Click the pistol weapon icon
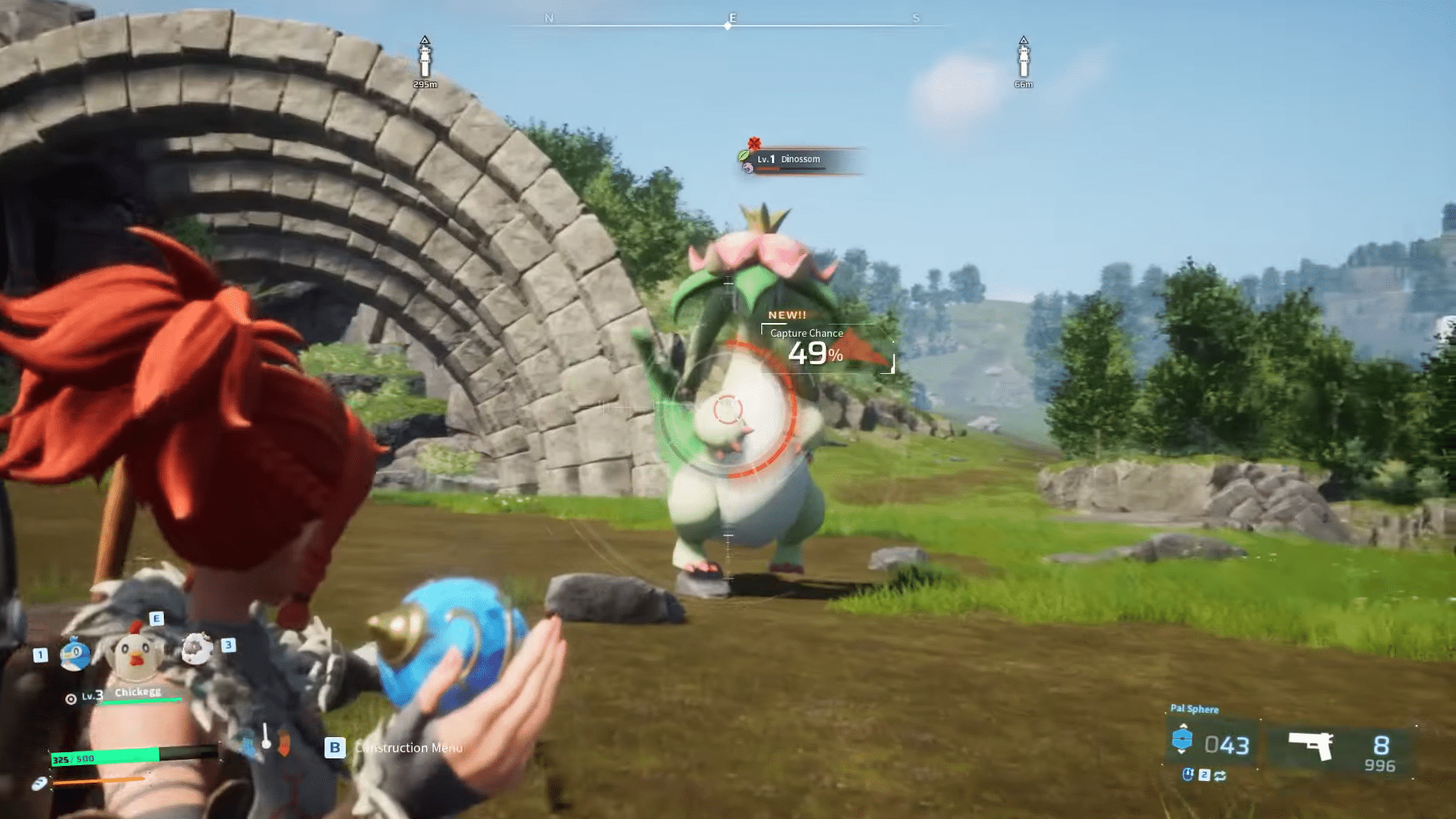The height and width of the screenshot is (819, 1456). (x=1310, y=745)
